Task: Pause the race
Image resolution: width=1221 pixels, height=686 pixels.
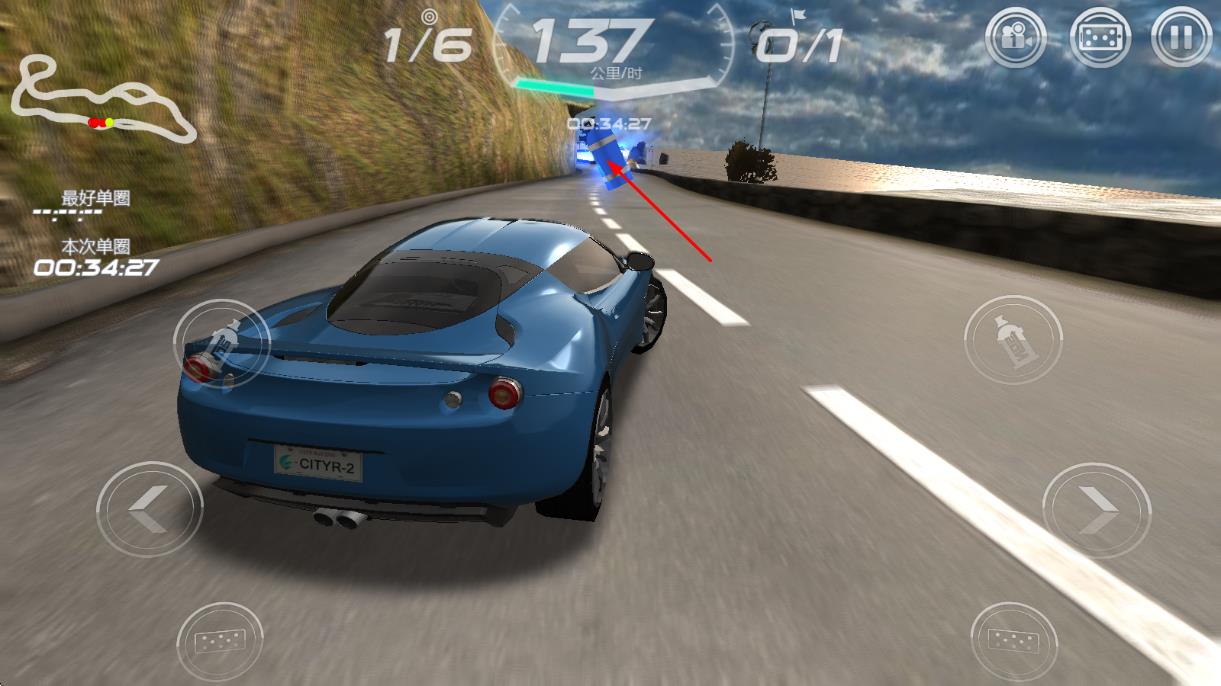Action: [x=1181, y=38]
